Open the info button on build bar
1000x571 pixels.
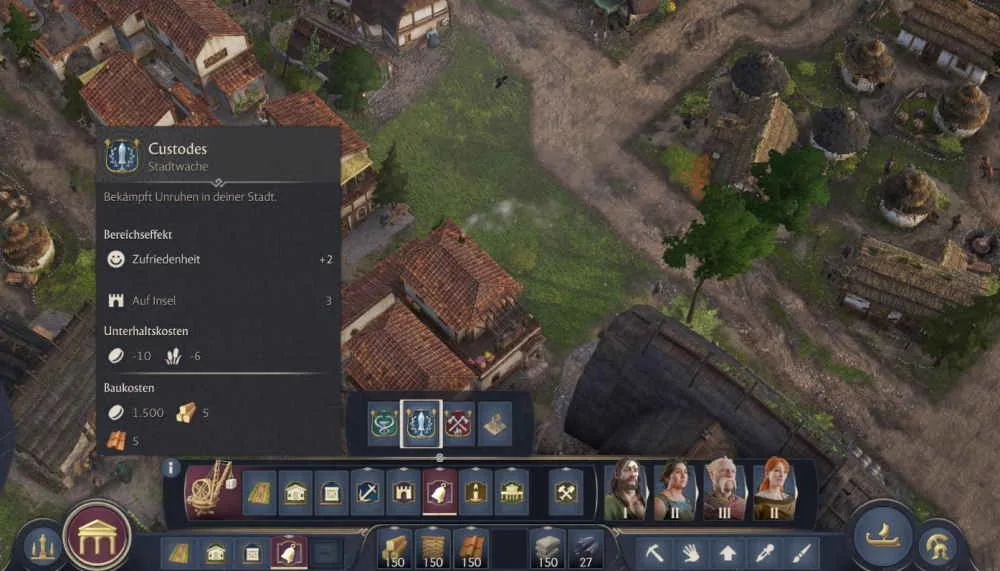coord(171,467)
